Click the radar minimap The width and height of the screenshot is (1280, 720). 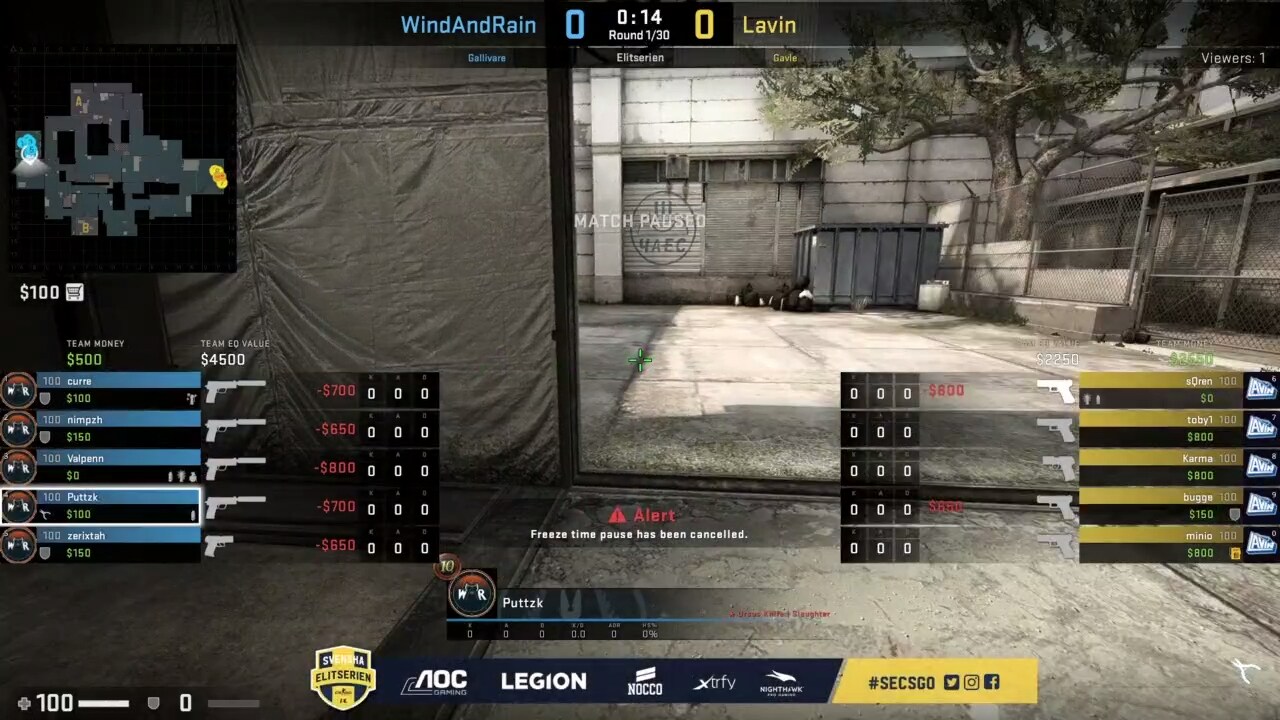[122, 158]
